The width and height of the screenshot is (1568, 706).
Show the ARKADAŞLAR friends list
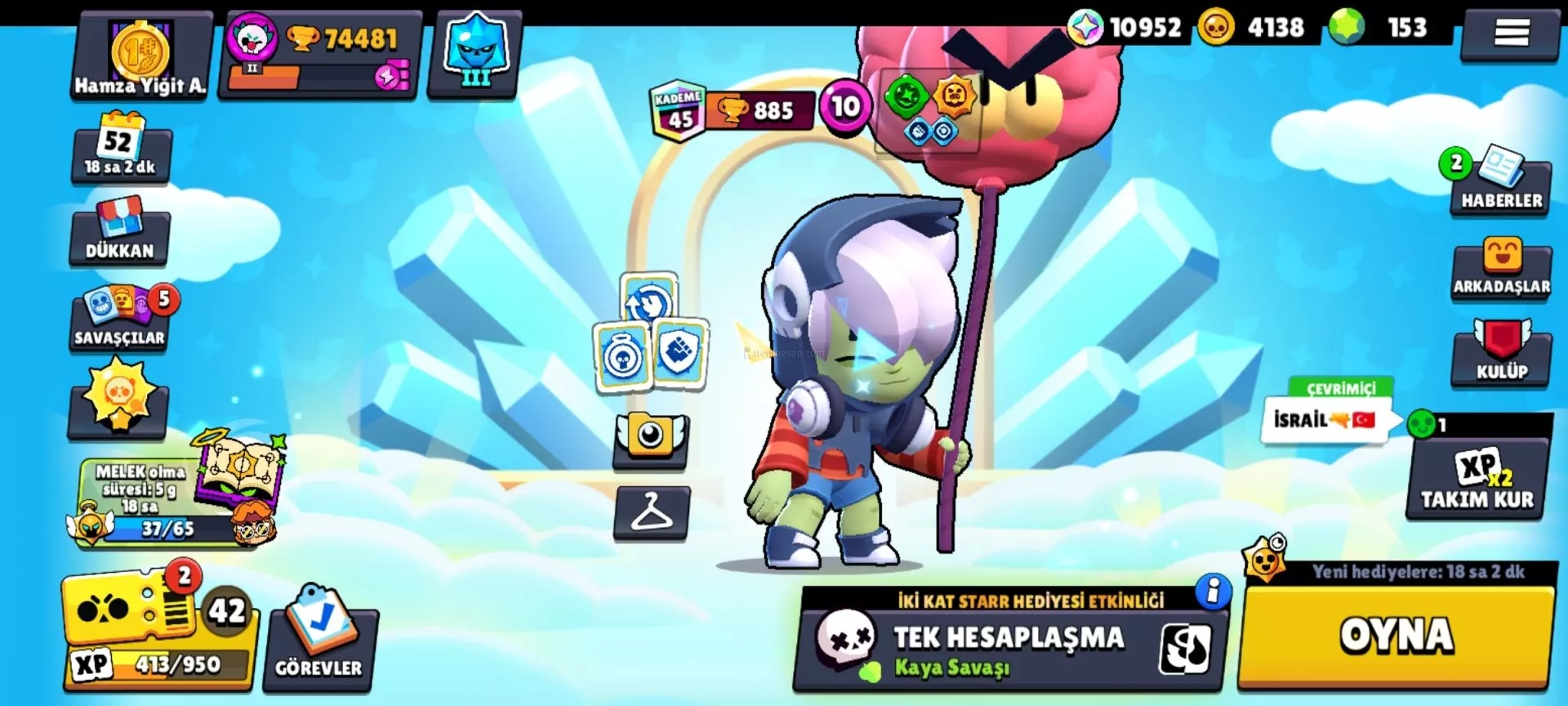point(1501,270)
